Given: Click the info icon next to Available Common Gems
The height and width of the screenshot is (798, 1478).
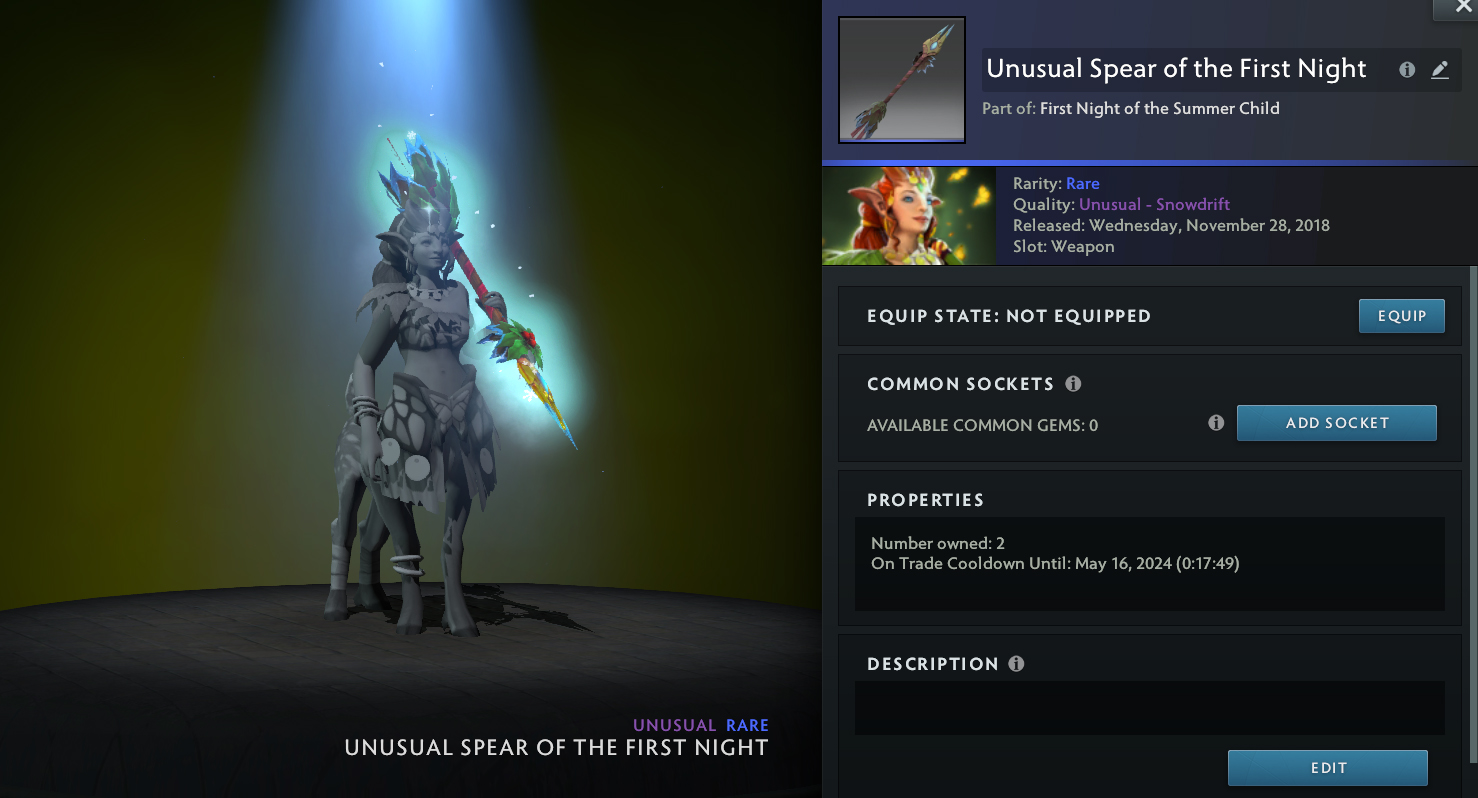Looking at the screenshot, I should (1216, 423).
